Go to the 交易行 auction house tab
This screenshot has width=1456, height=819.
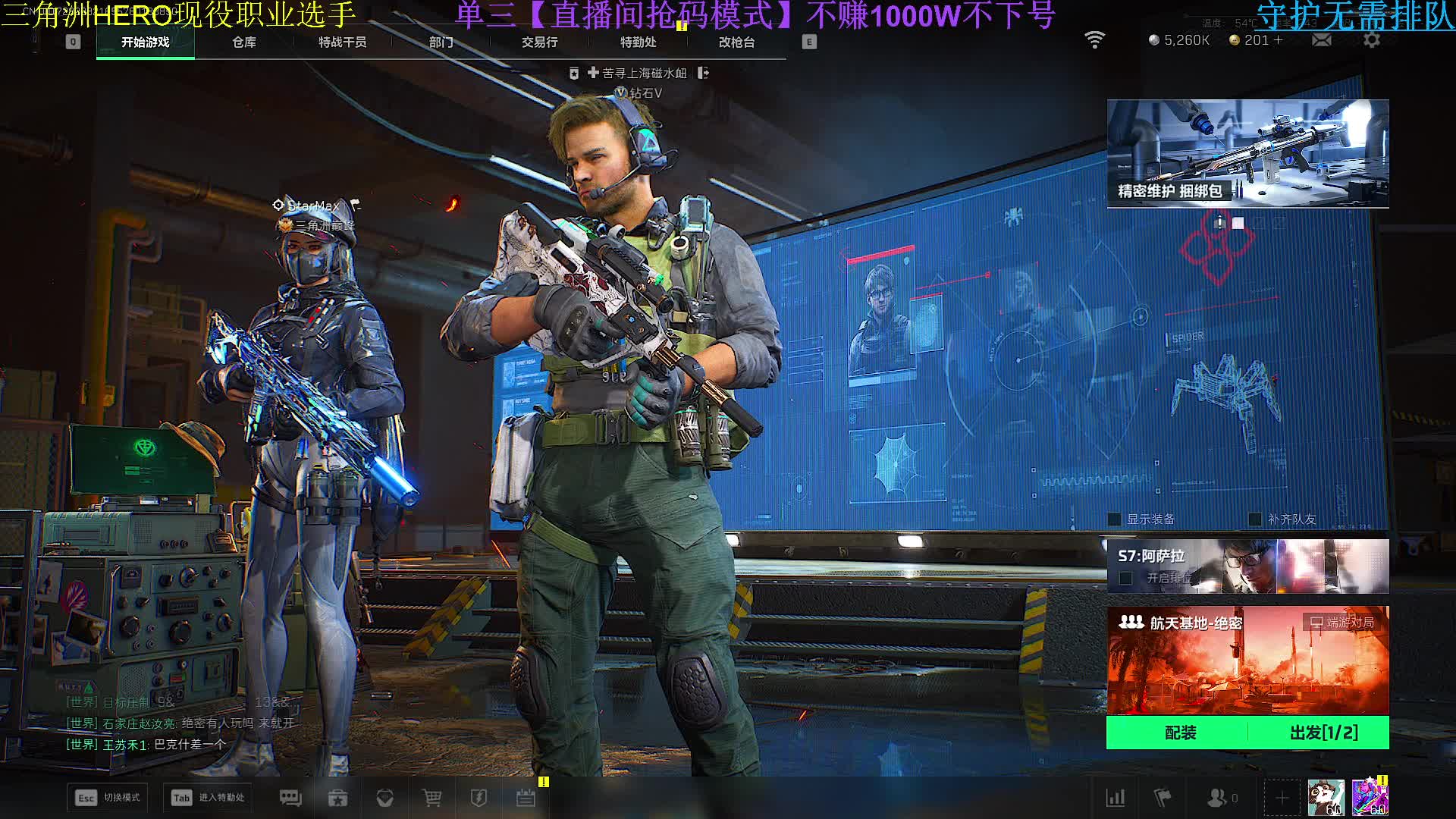click(539, 42)
